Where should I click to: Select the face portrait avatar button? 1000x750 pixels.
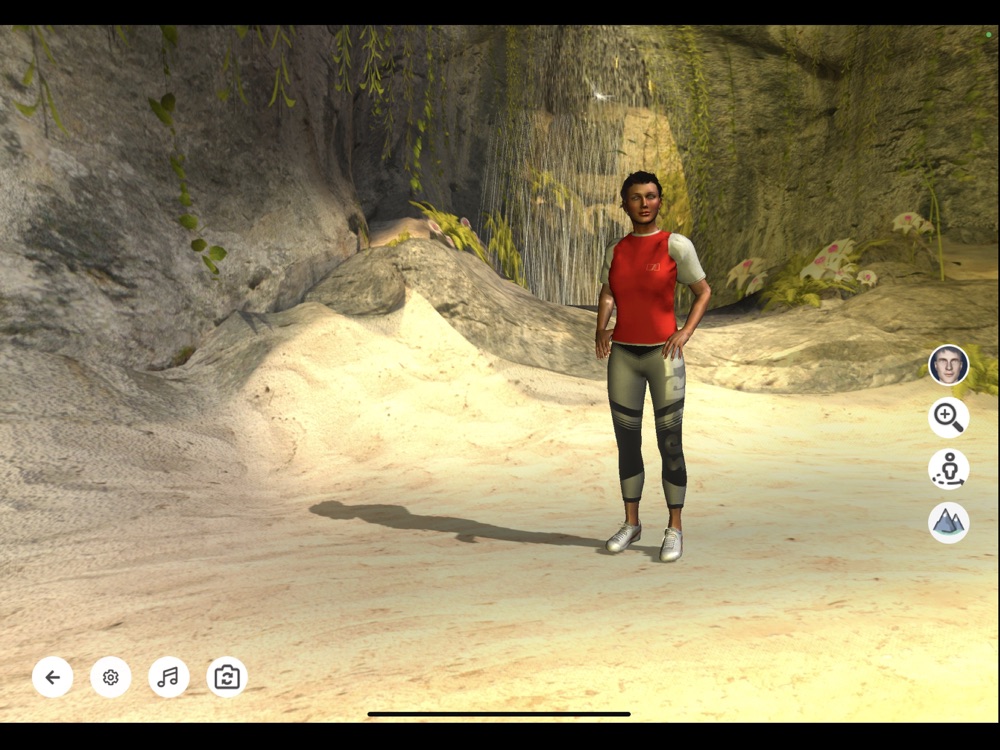click(948, 365)
